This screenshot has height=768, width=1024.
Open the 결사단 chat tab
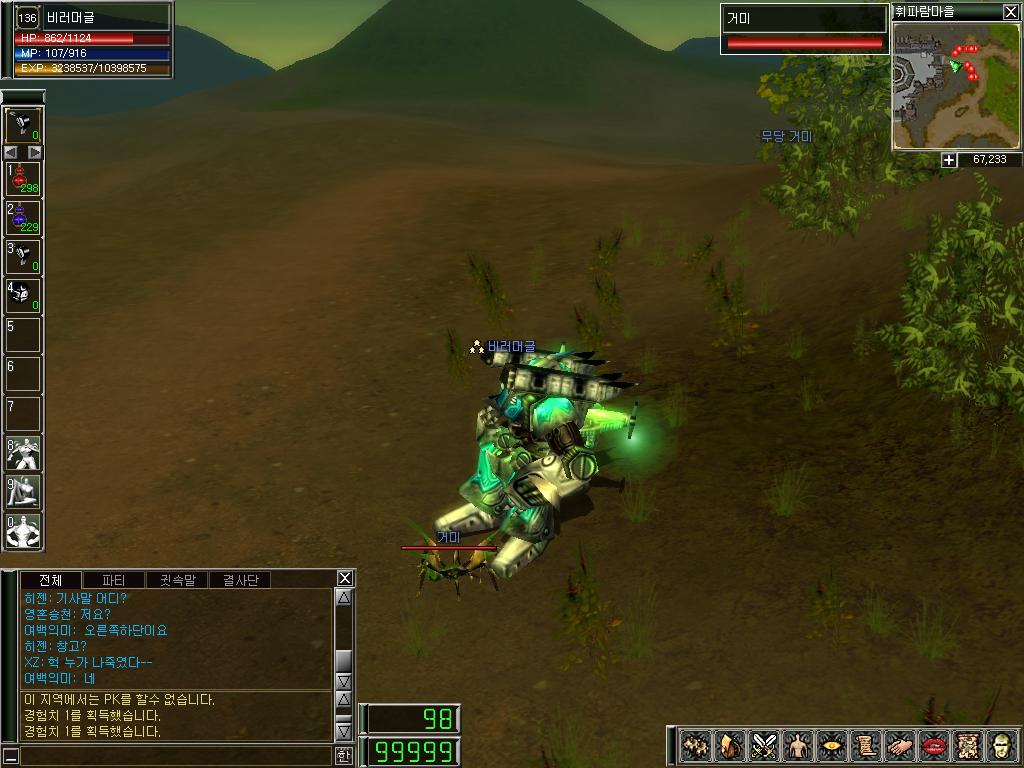pos(240,580)
